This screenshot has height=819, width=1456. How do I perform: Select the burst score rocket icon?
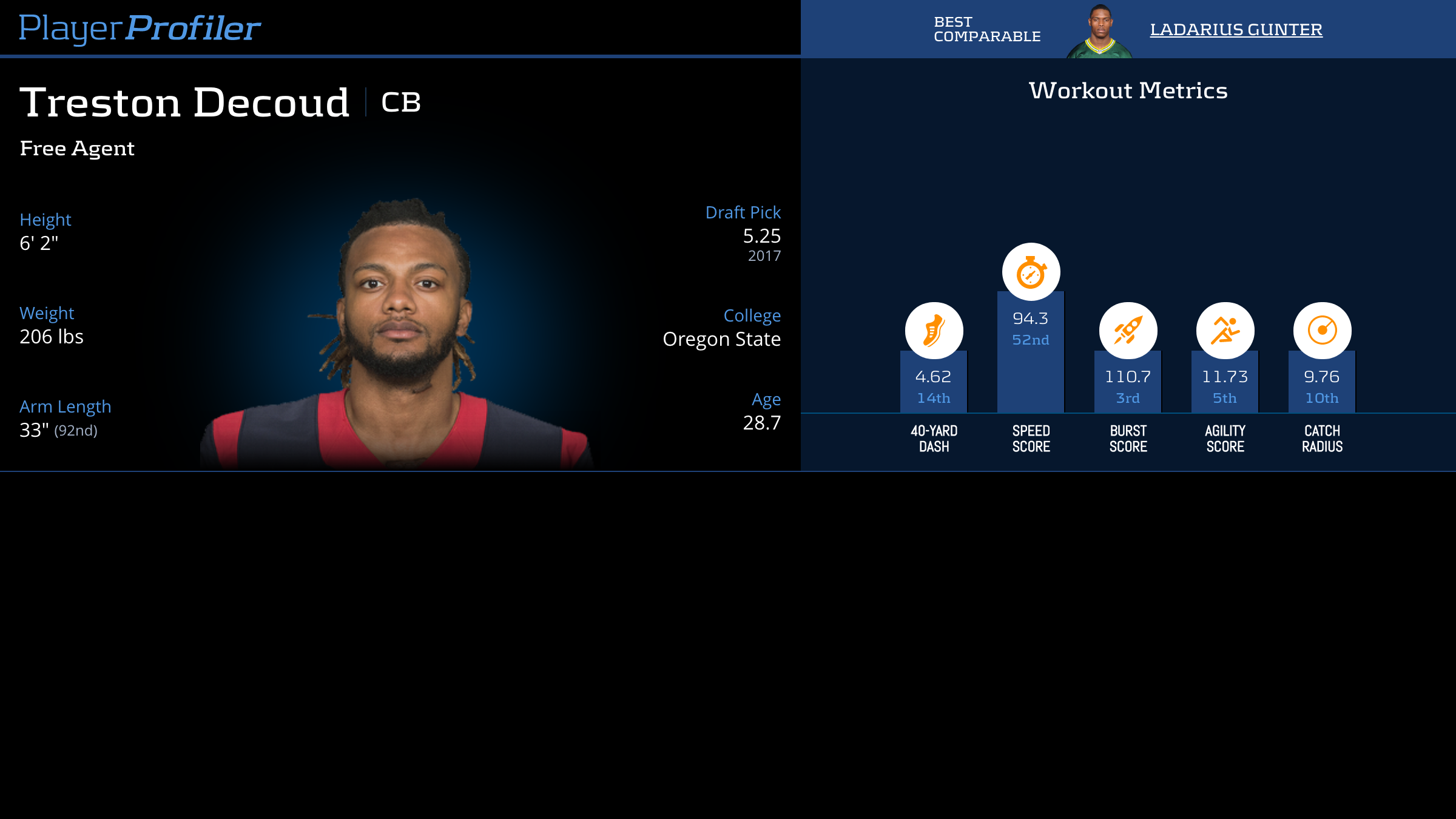1128,331
